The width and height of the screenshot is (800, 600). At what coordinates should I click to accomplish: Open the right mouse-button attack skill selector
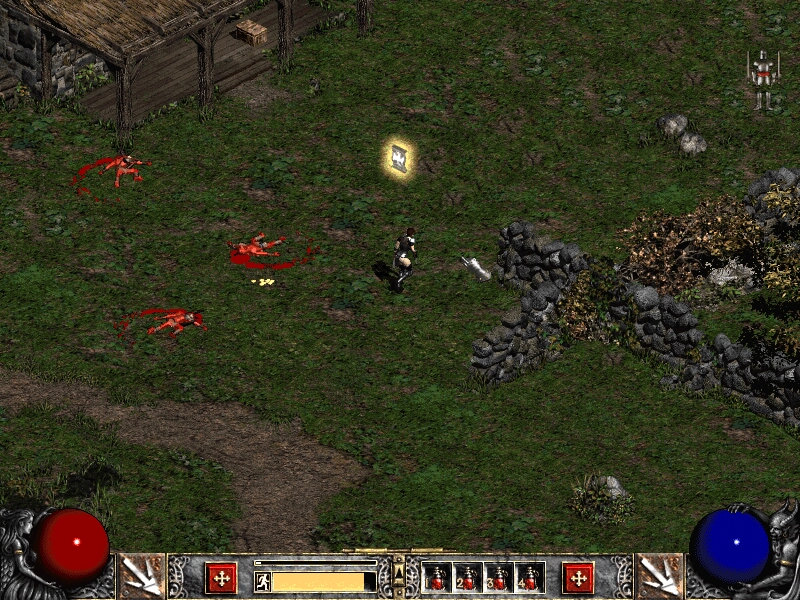[x=659, y=576]
